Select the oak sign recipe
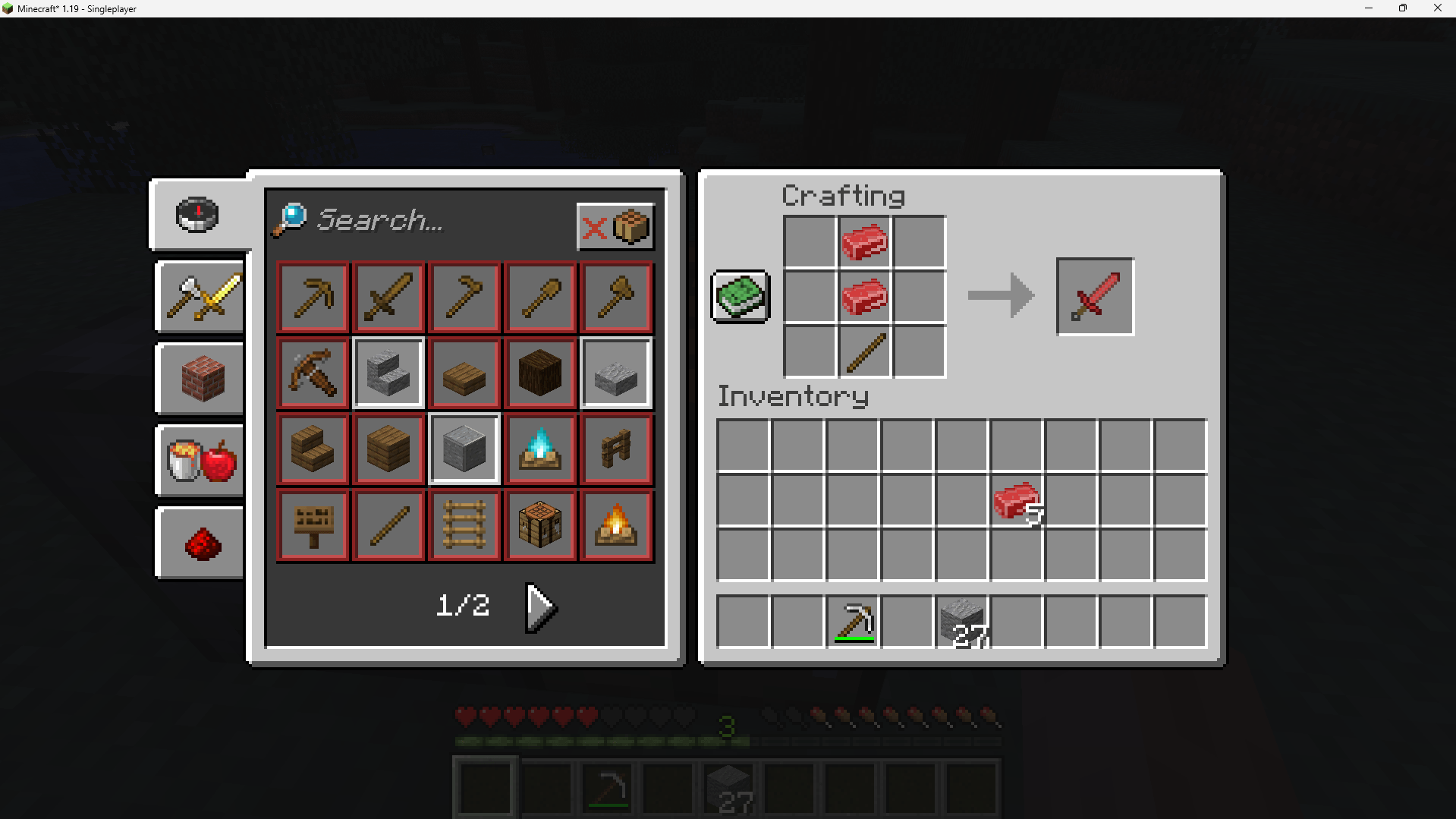1456x819 pixels. pos(312,524)
